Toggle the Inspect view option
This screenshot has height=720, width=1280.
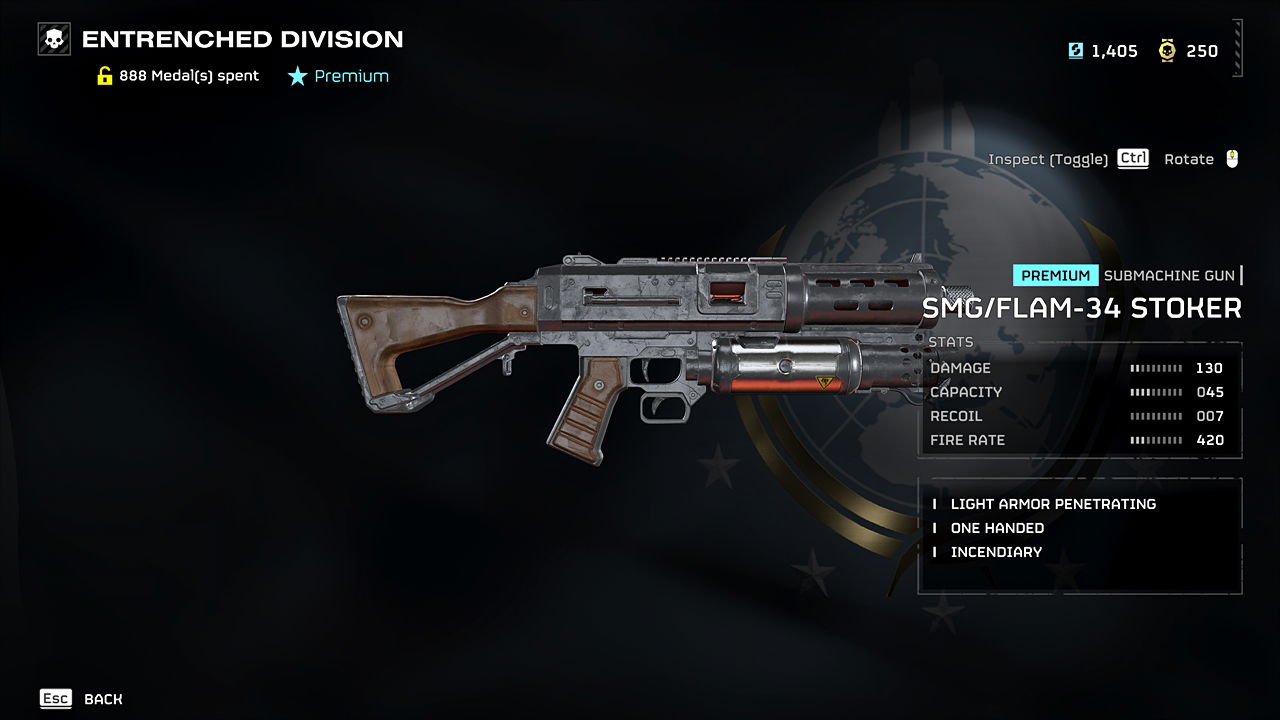1067,159
